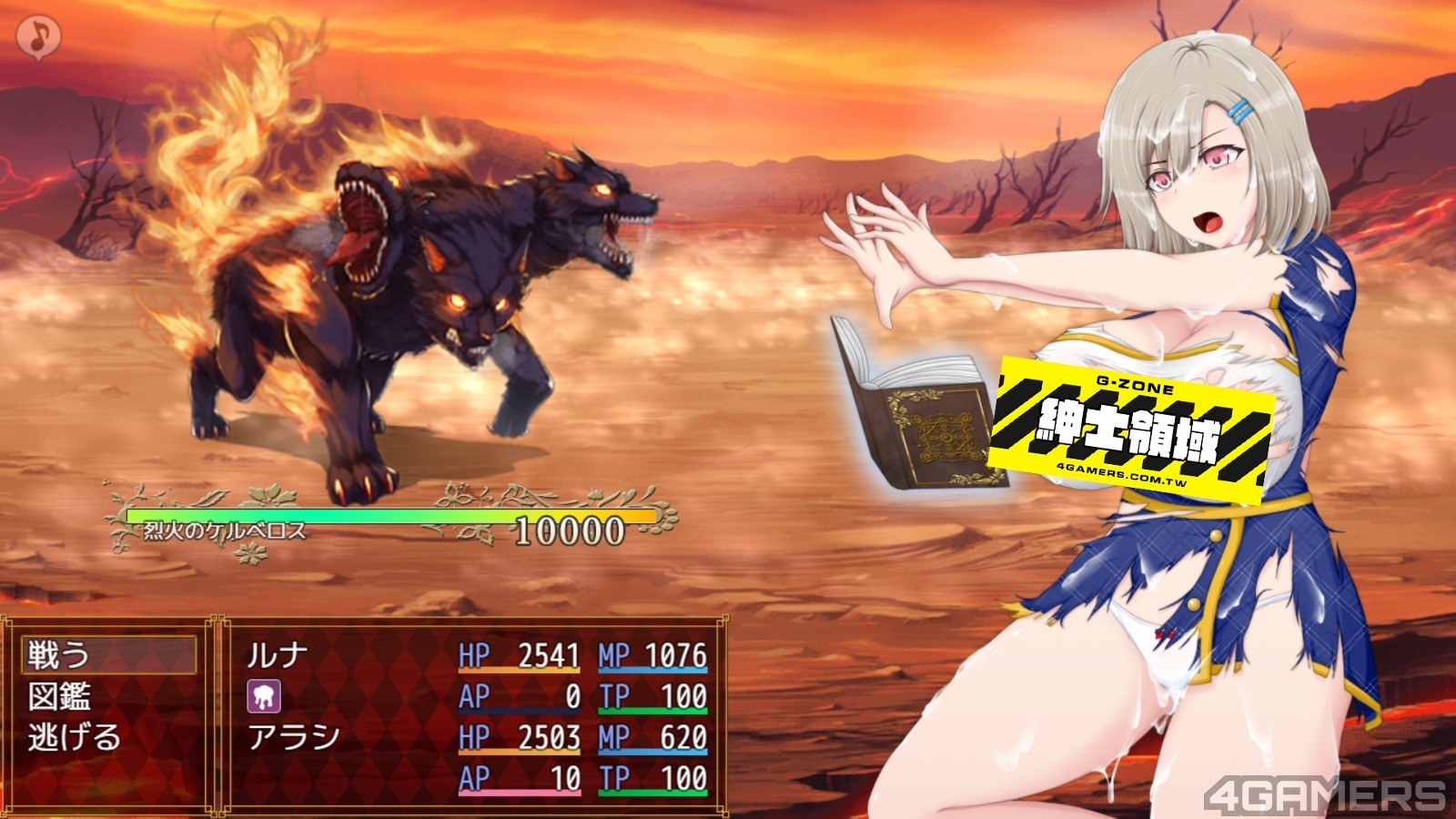Toggle the music note icon
This screenshot has height=819, width=1456.
click(38, 37)
